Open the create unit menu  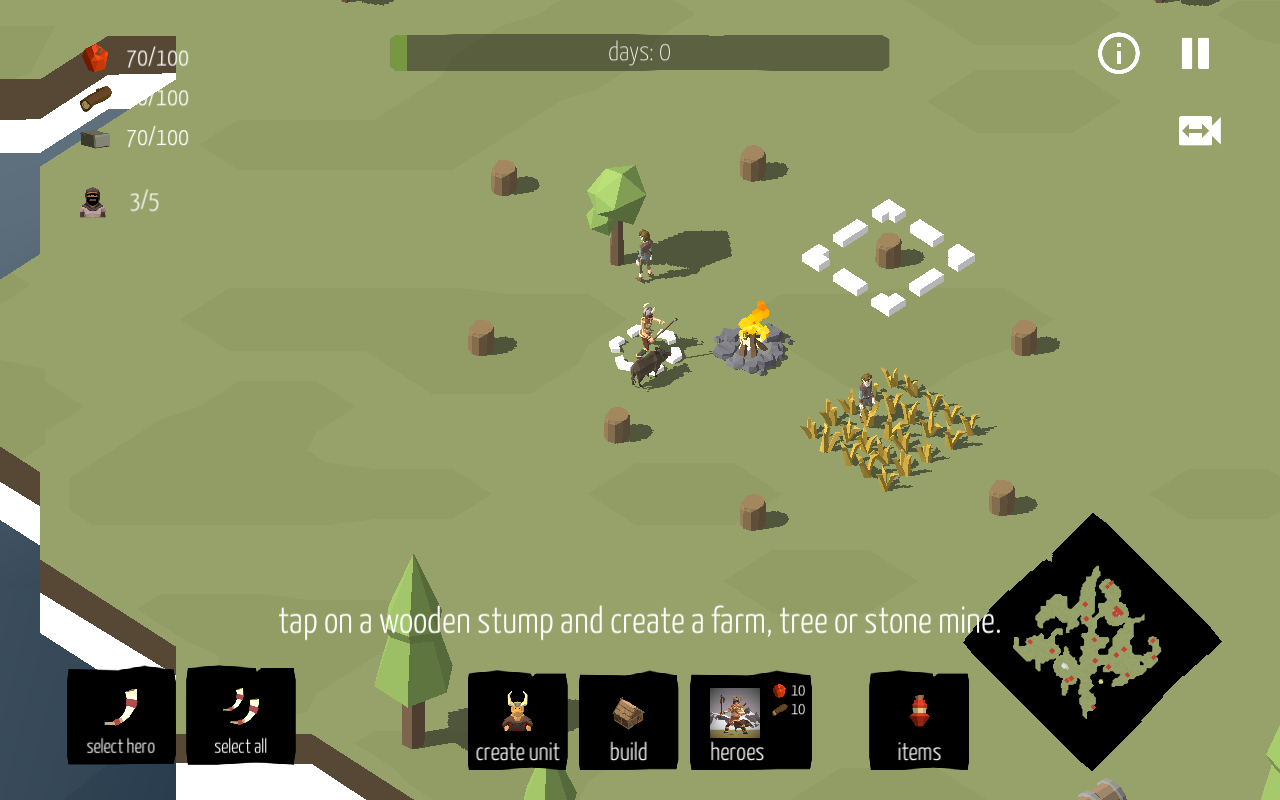pyautogui.click(x=517, y=721)
